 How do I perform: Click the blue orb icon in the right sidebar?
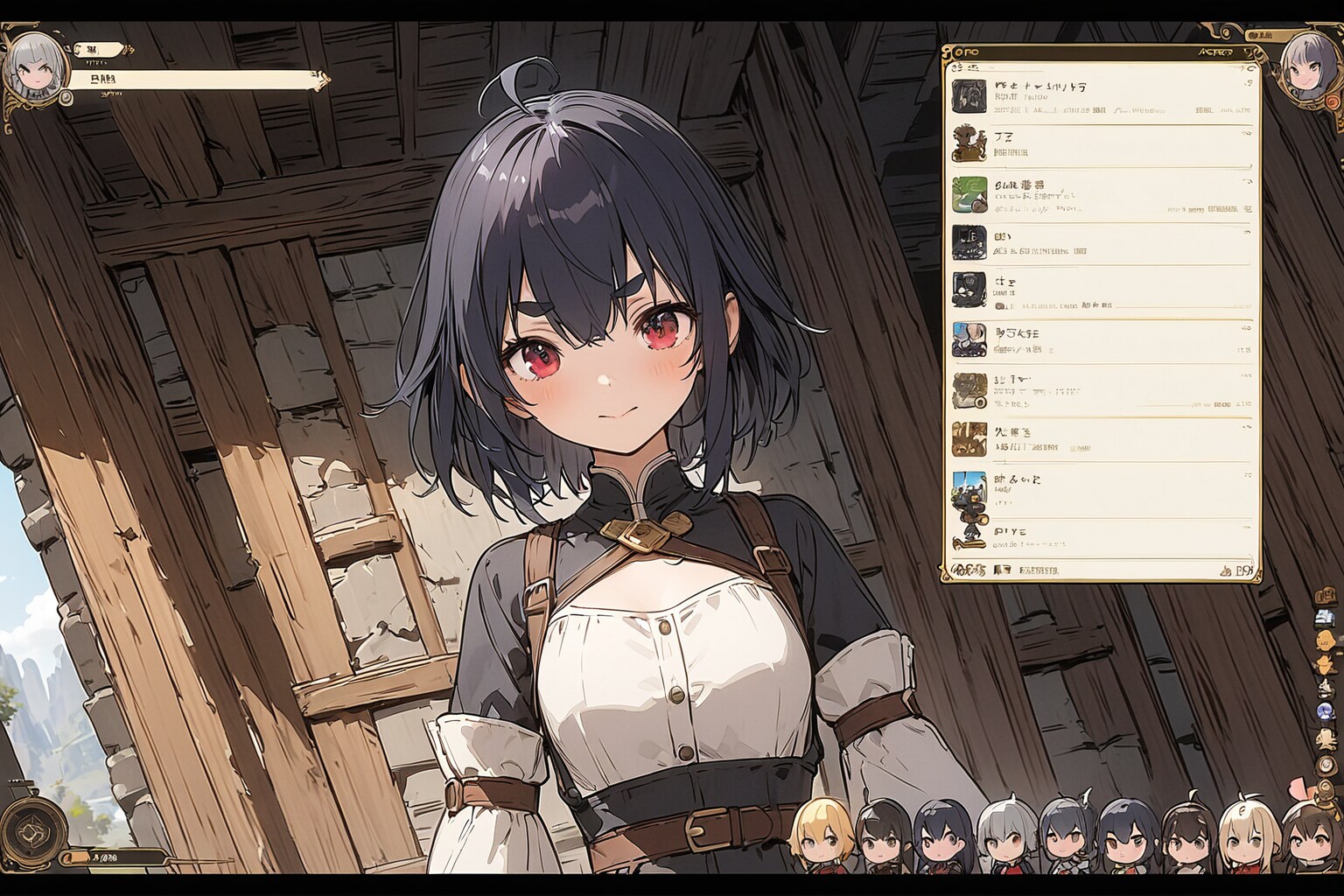point(1325,710)
